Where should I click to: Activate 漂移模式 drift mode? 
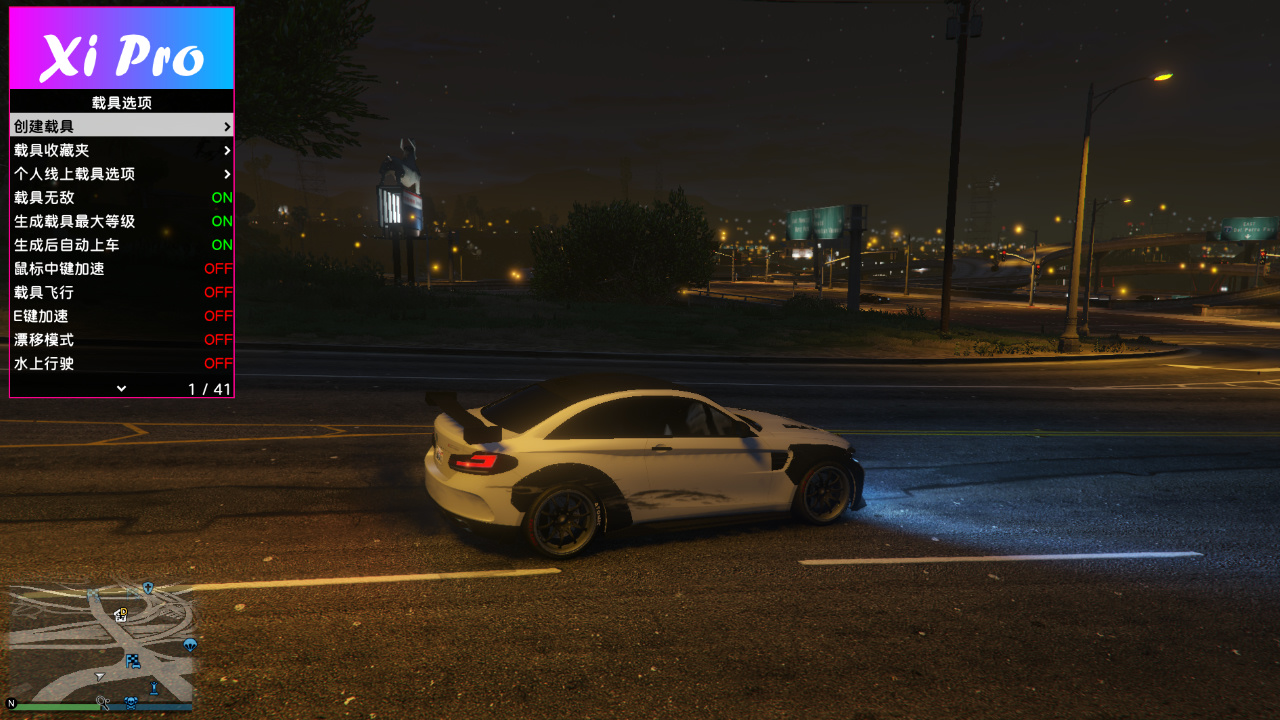121,340
